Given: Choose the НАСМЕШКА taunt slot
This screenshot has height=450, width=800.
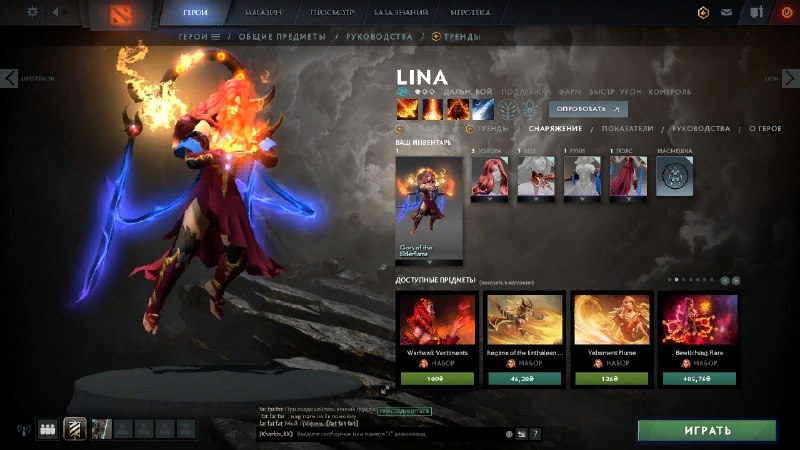Looking at the screenshot, I should [675, 178].
